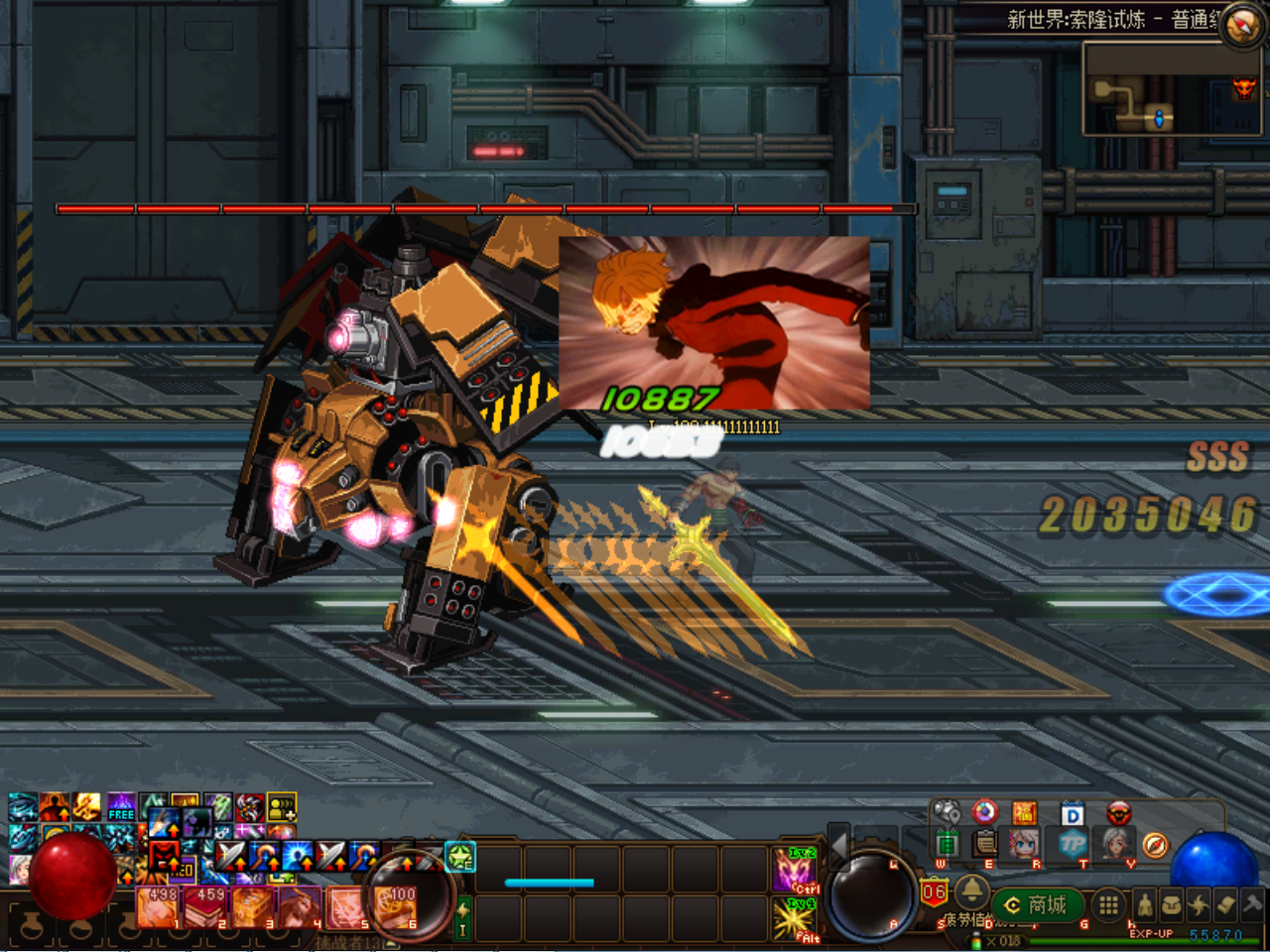Image resolution: width=1270 pixels, height=952 pixels.
Task: Open the grid menu beside the shop button
Action: coord(1108,905)
